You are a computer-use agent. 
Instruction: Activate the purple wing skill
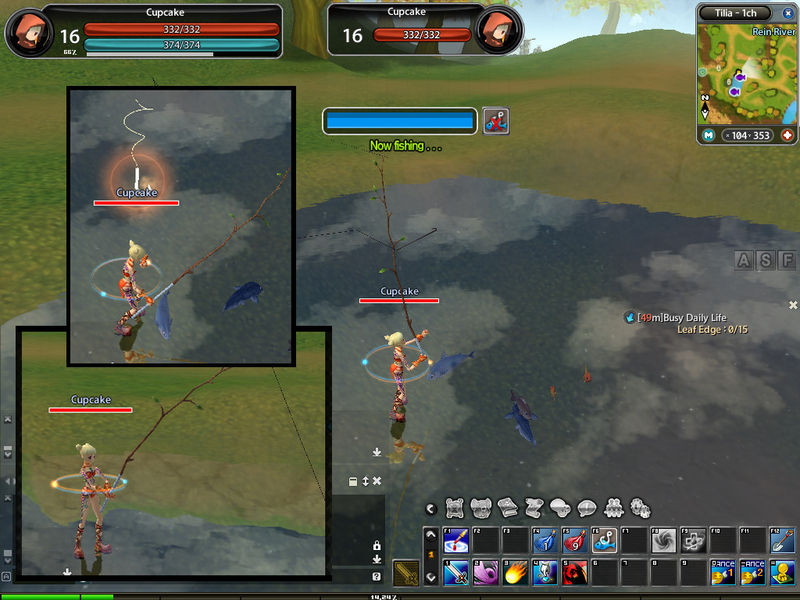click(x=486, y=573)
